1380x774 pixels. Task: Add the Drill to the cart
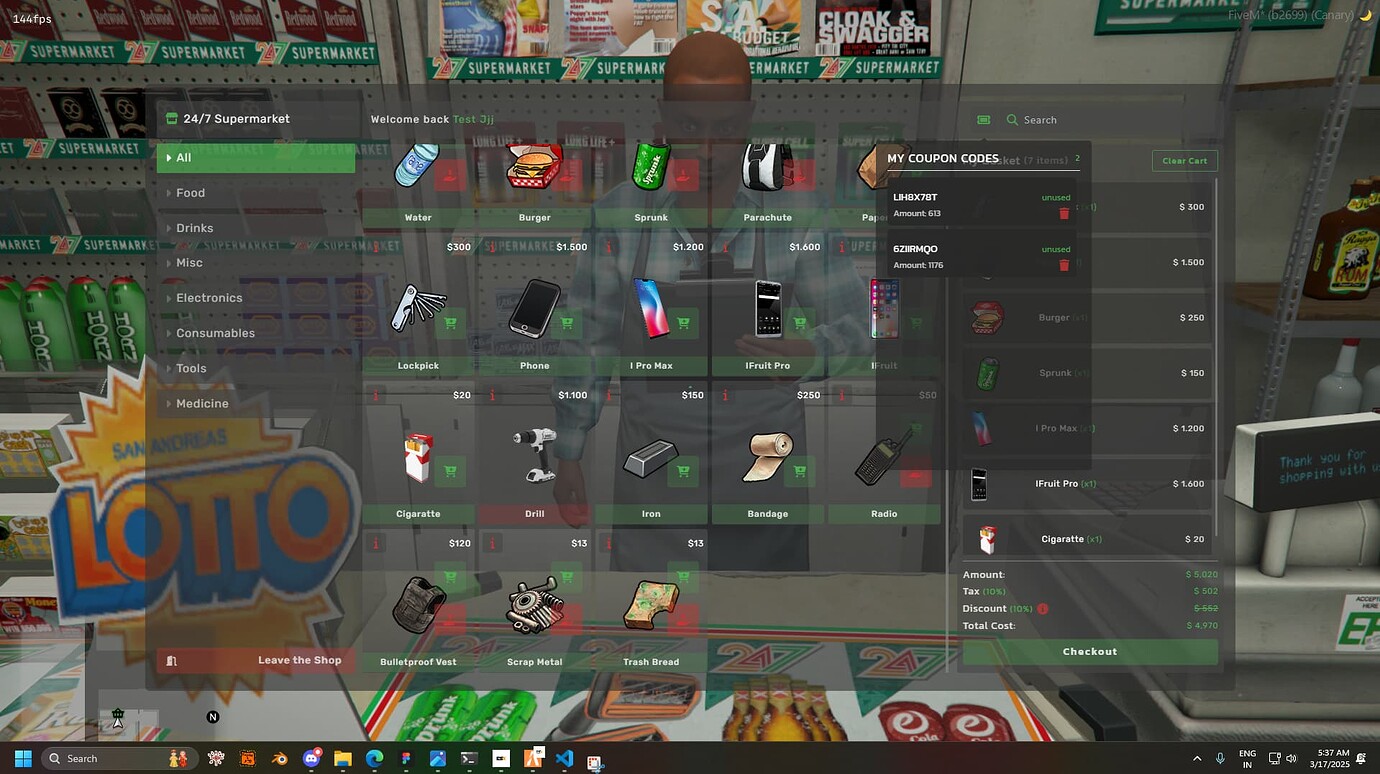[x=567, y=470]
